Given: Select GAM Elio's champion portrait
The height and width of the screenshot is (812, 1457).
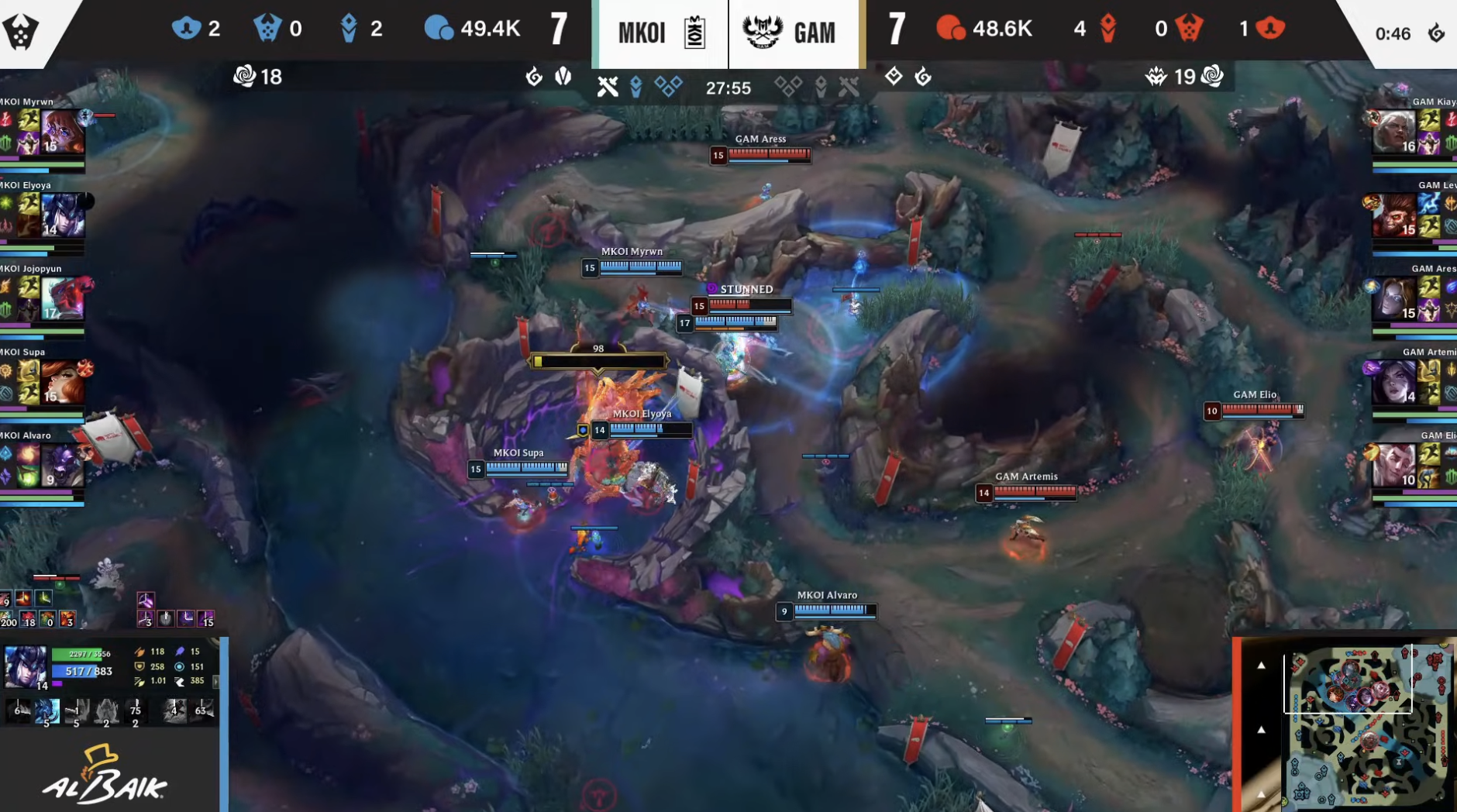Looking at the screenshot, I should click(x=1394, y=466).
